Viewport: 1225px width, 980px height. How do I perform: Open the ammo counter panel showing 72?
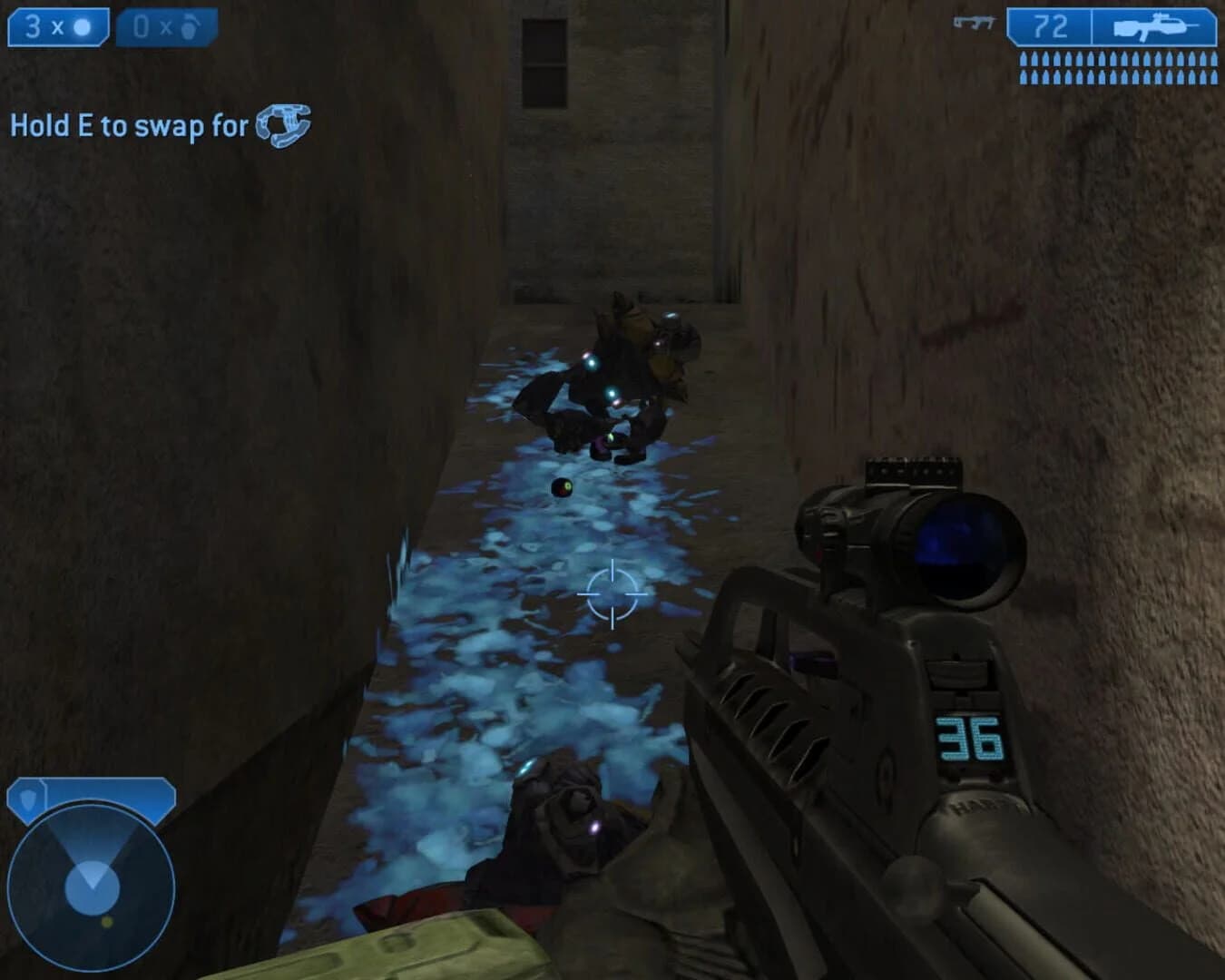pyautogui.click(x=1054, y=25)
